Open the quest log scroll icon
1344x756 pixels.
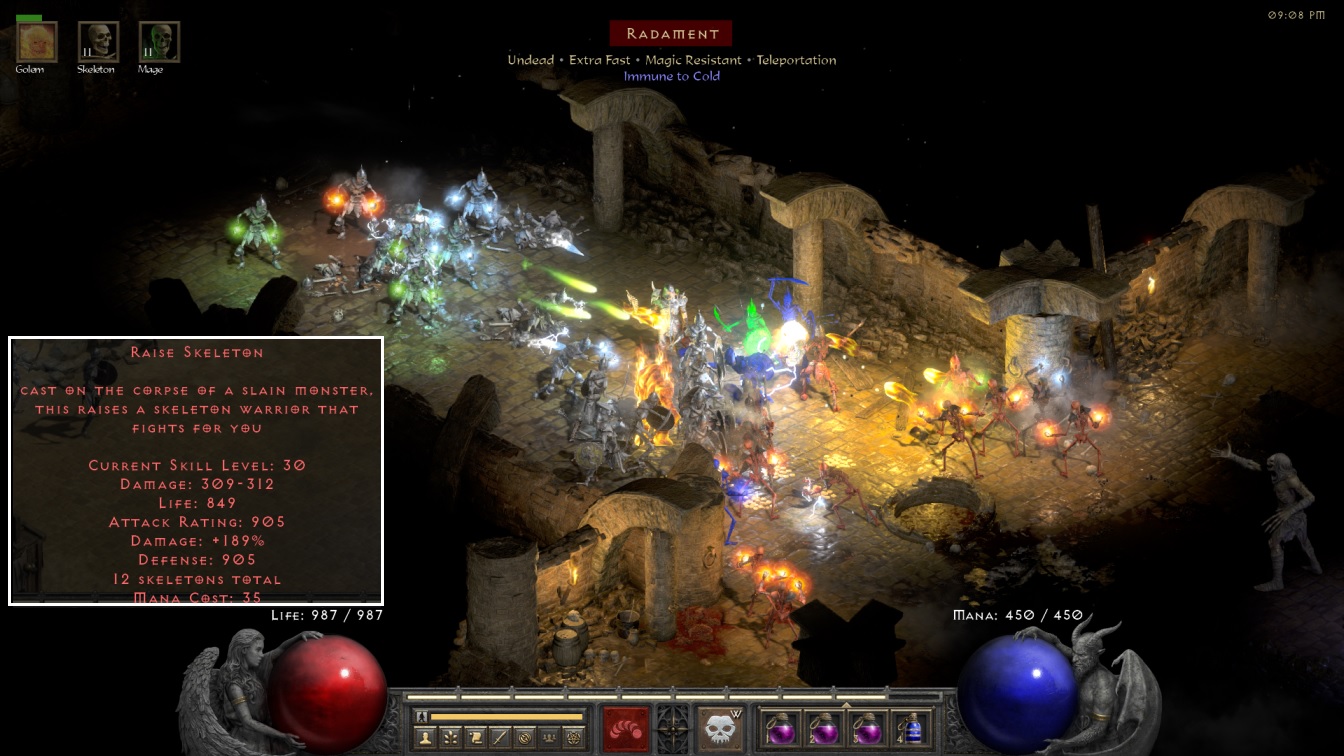(x=475, y=738)
